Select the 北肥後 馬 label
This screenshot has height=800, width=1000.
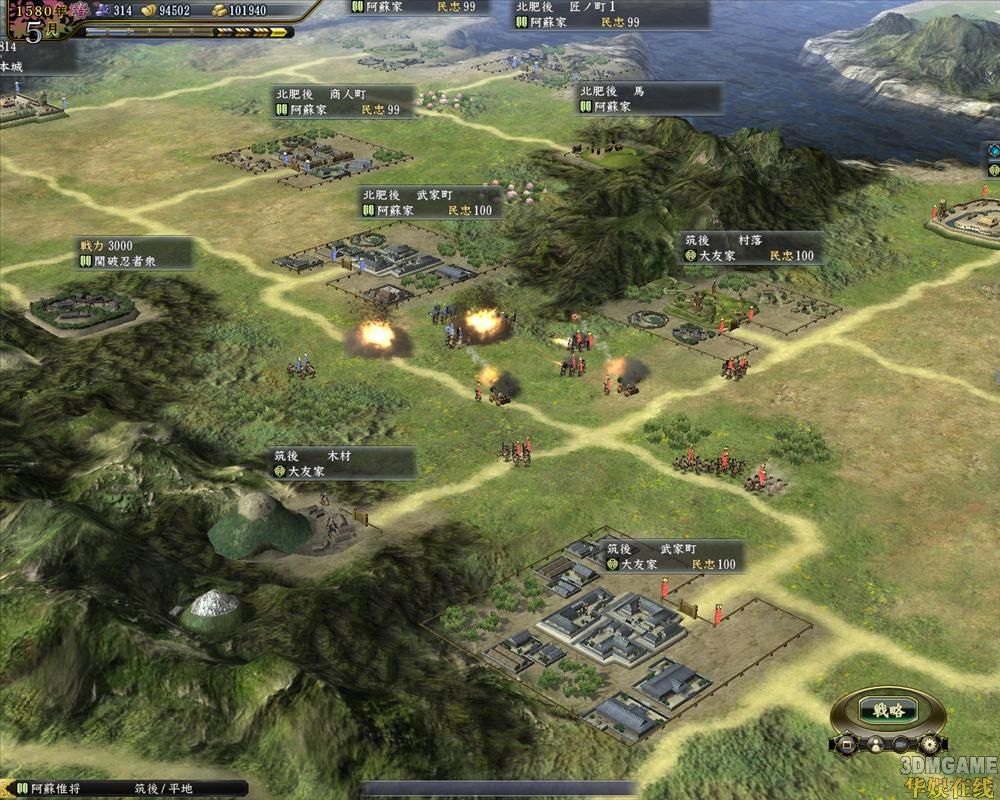649,98
